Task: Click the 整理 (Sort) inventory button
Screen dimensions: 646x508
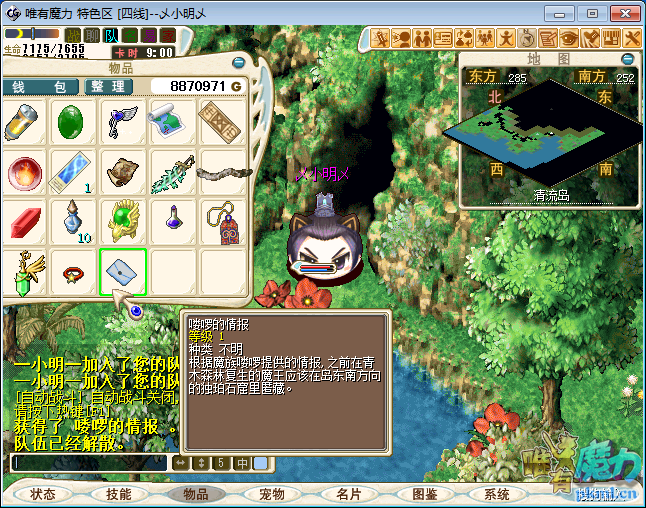Action: click(x=108, y=87)
